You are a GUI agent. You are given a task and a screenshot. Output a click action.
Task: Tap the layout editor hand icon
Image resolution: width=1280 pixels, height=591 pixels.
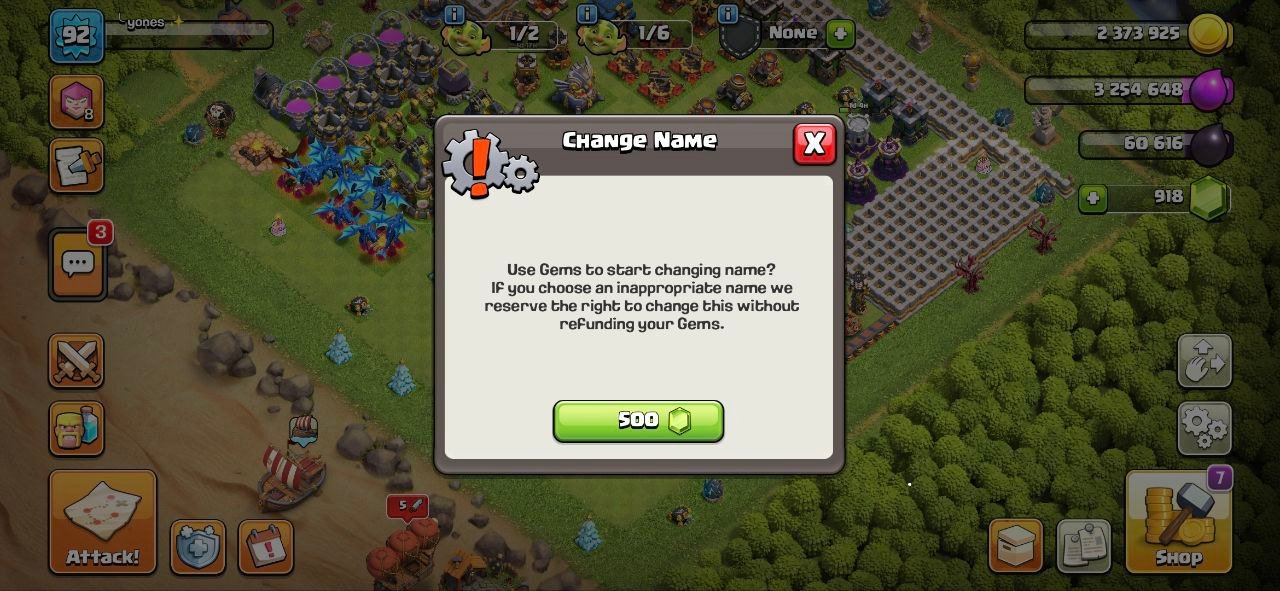(x=1204, y=361)
